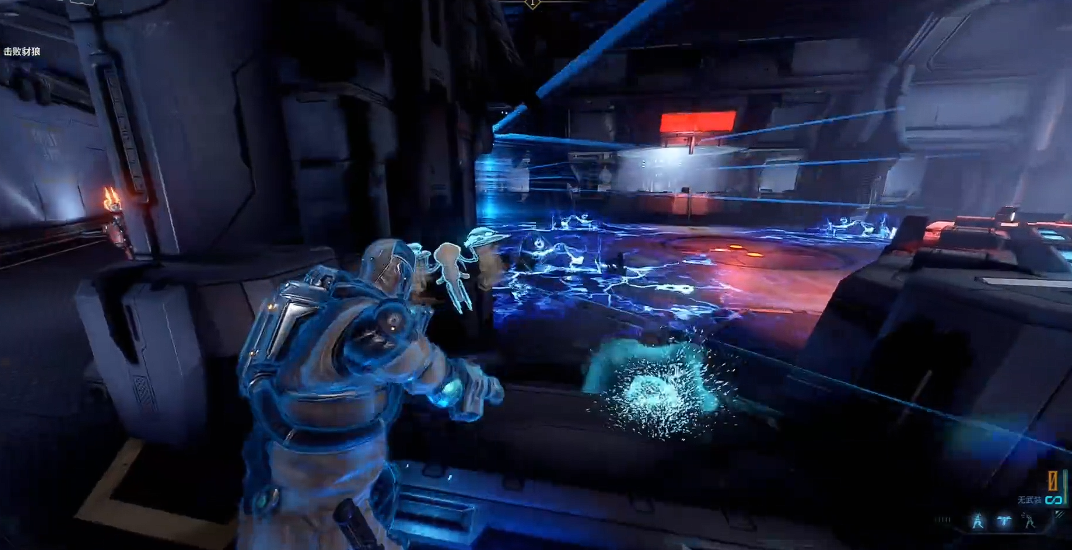The height and width of the screenshot is (550, 1072).
Task: Activate the winged middle ability icon
Action: [1002, 521]
